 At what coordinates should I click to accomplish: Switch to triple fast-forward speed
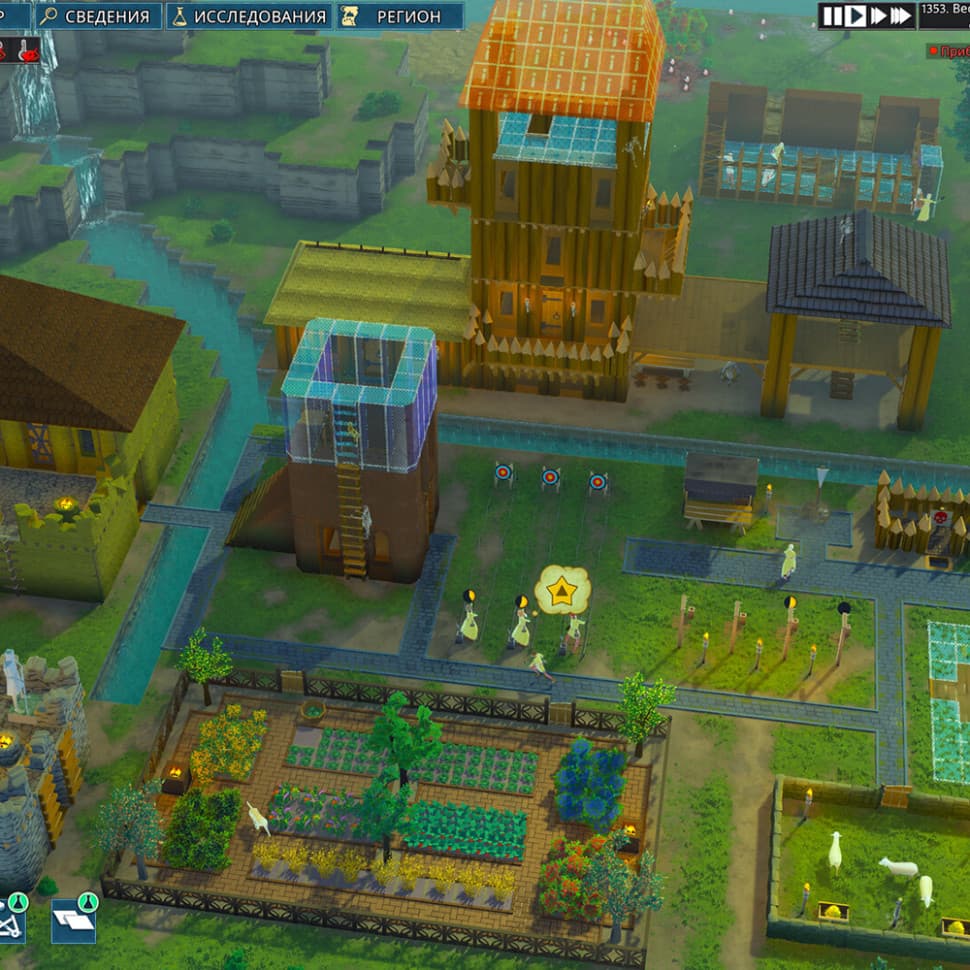tap(901, 16)
